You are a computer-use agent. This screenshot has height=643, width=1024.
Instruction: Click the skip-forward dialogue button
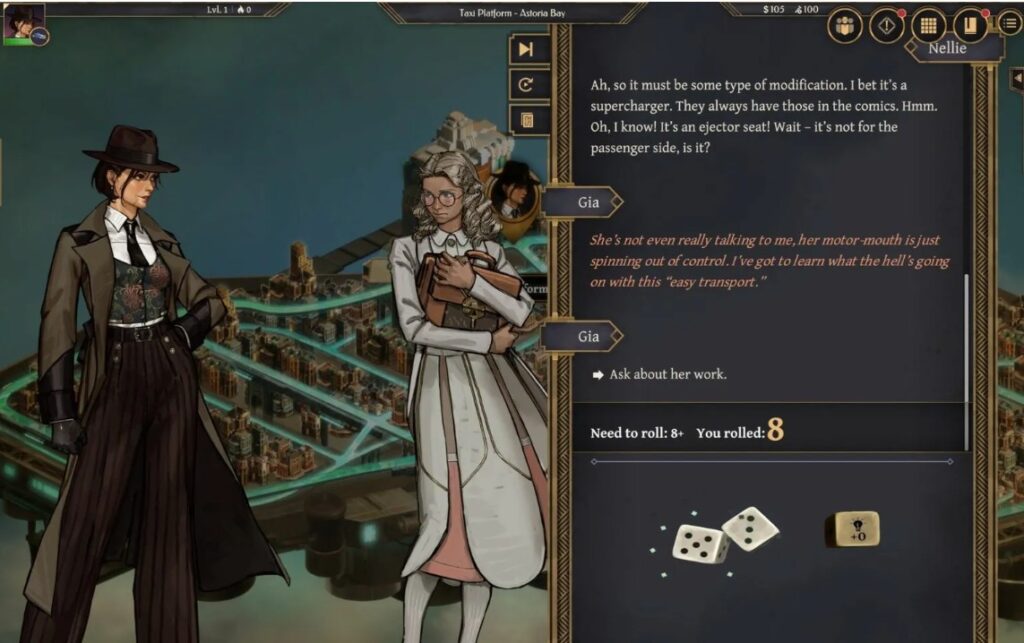(526, 50)
